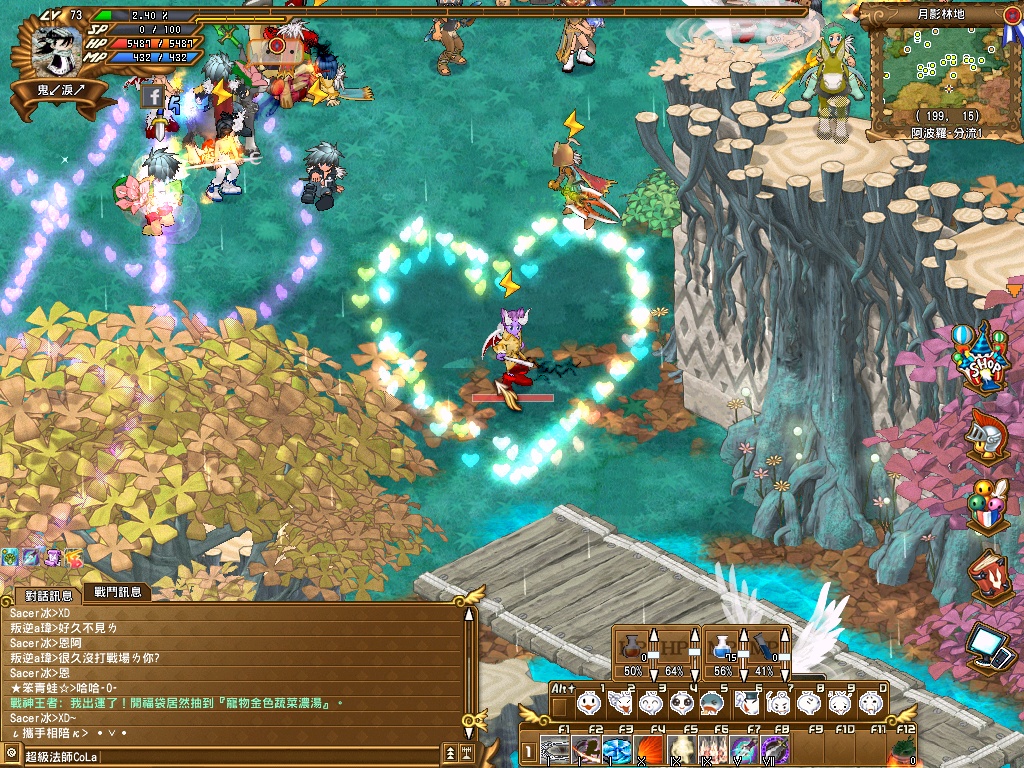Open the colorful faces community menu
The image size is (1024, 768).
[986, 506]
